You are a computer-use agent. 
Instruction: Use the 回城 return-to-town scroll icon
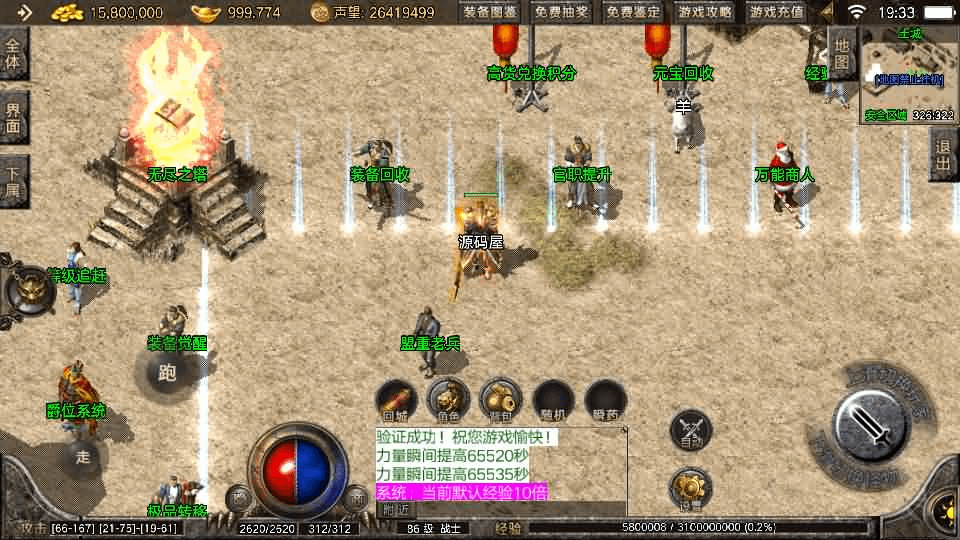(x=396, y=400)
